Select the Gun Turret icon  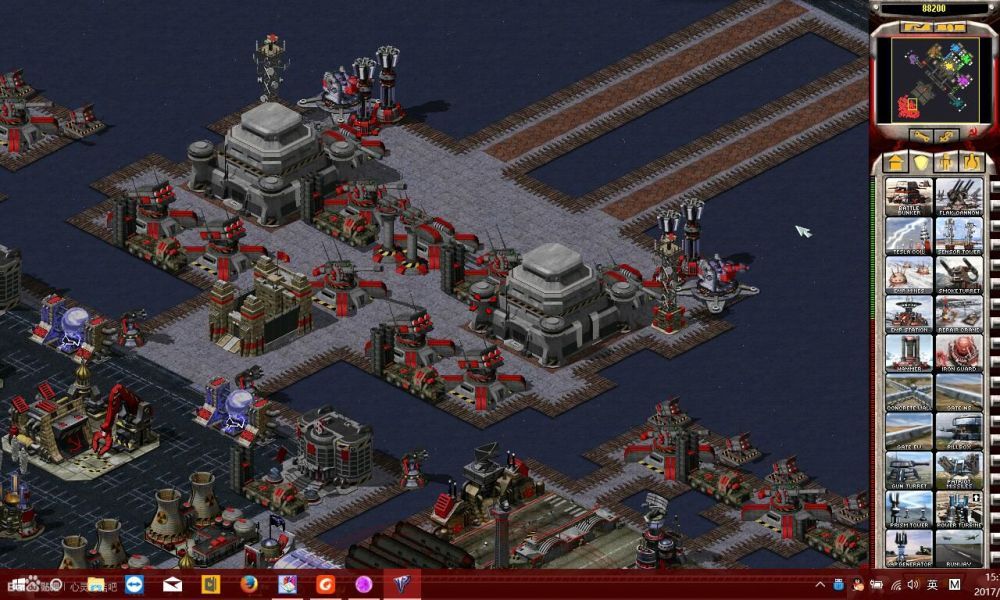coord(909,470)
